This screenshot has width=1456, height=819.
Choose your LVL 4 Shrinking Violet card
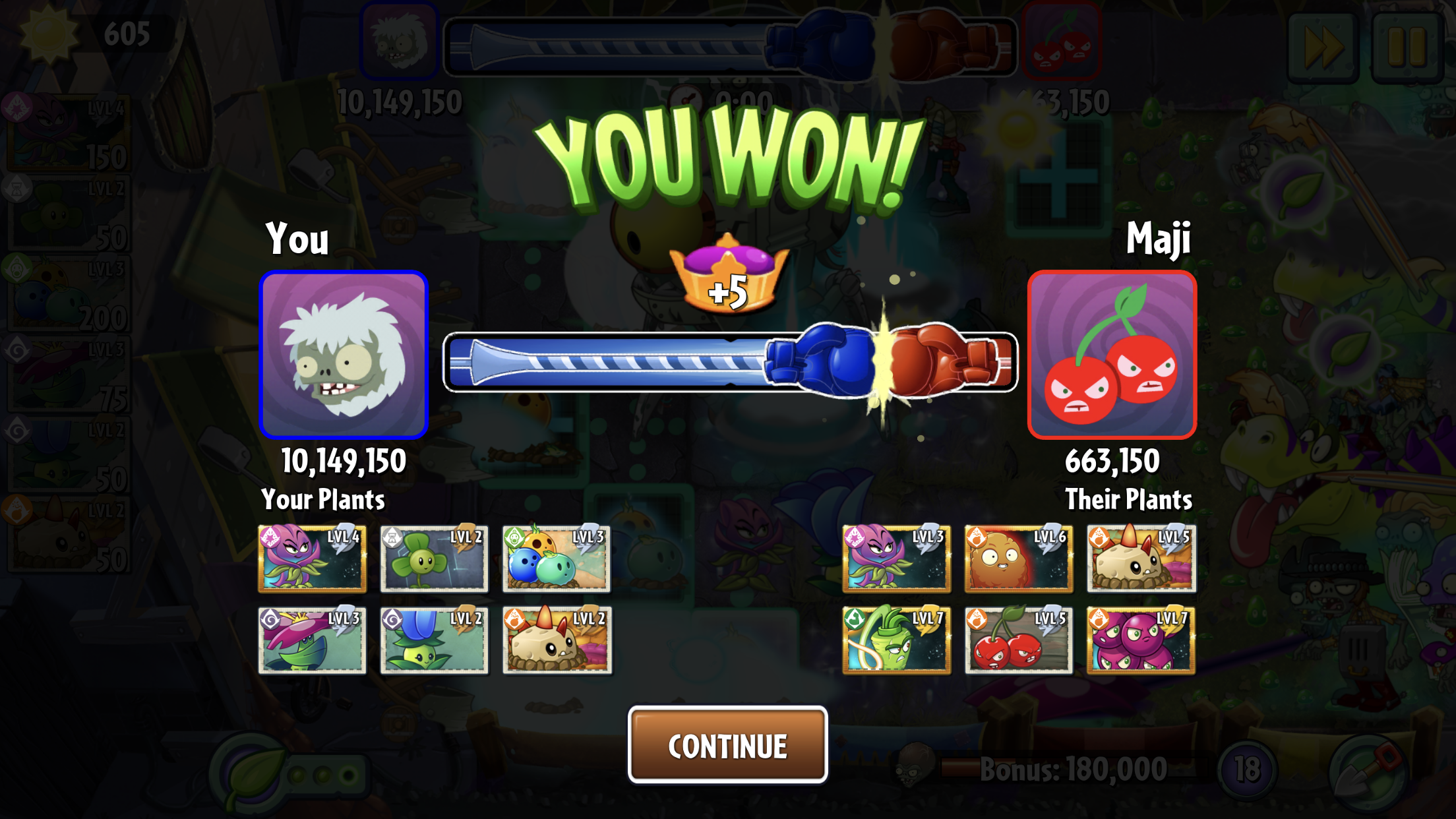(312, 559)
